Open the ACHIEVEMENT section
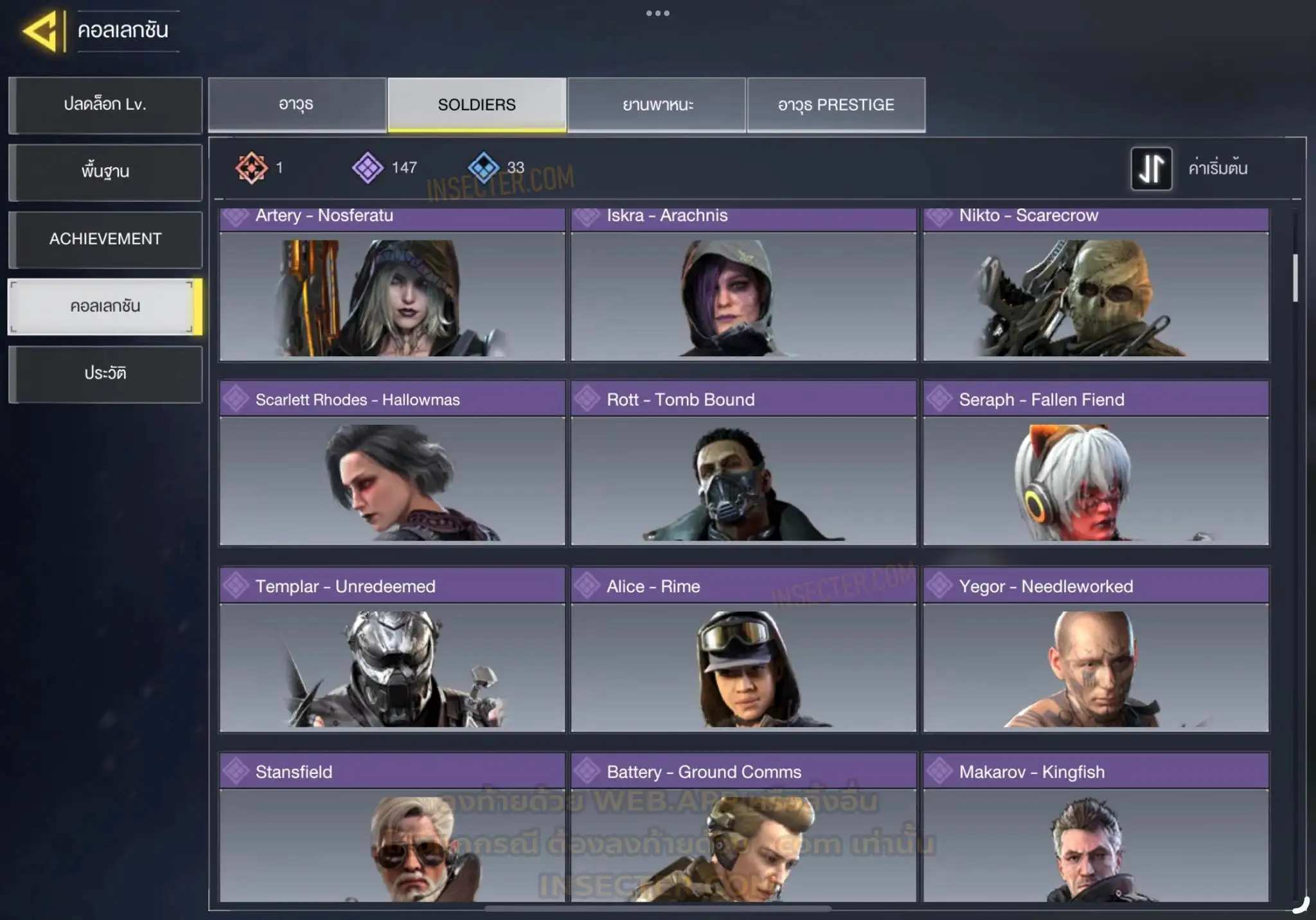The height and width of the screenshot is (920, 1316). [x=105, y=239]
